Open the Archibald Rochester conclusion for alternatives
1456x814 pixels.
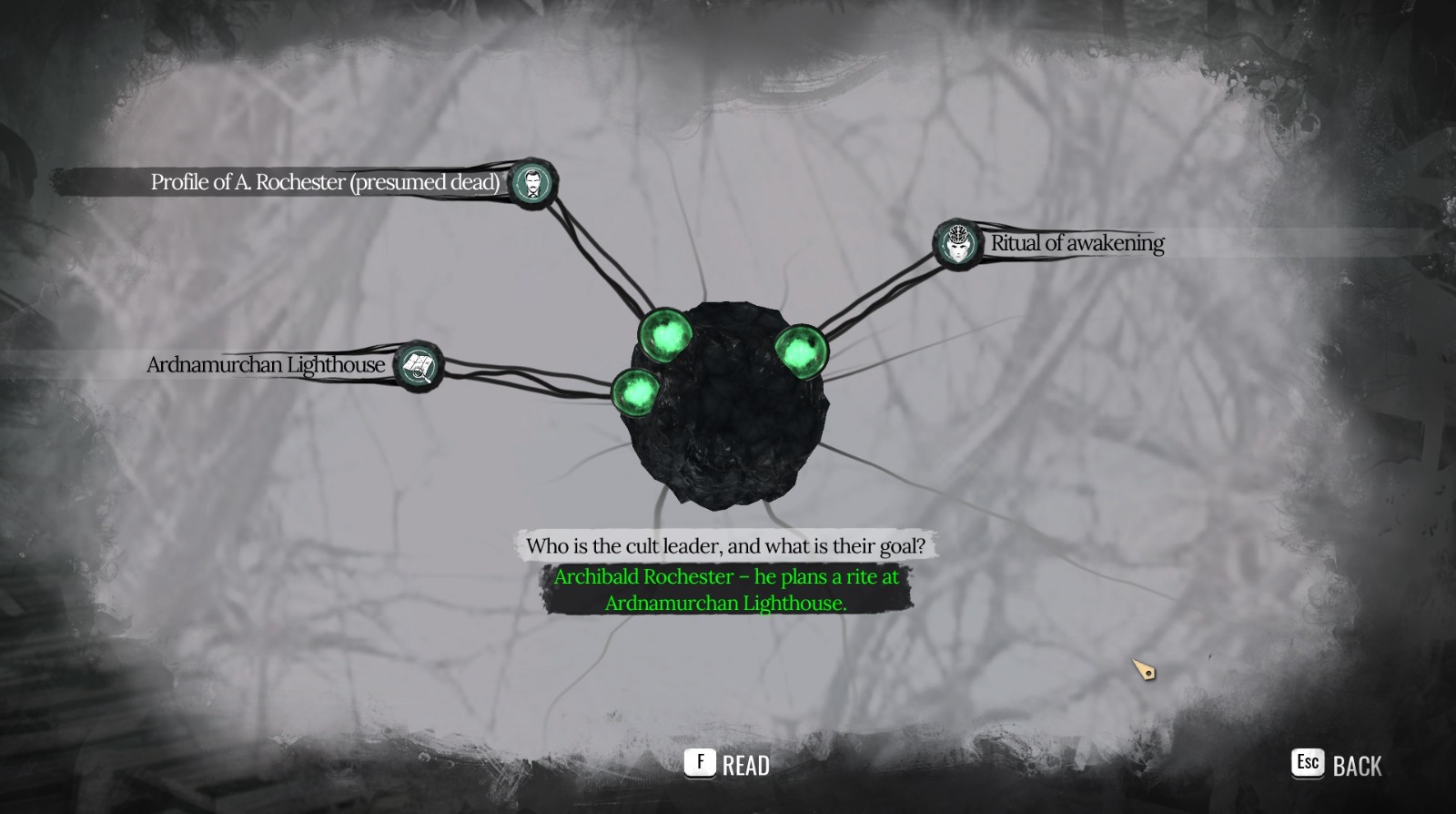[x=726, y=588]
